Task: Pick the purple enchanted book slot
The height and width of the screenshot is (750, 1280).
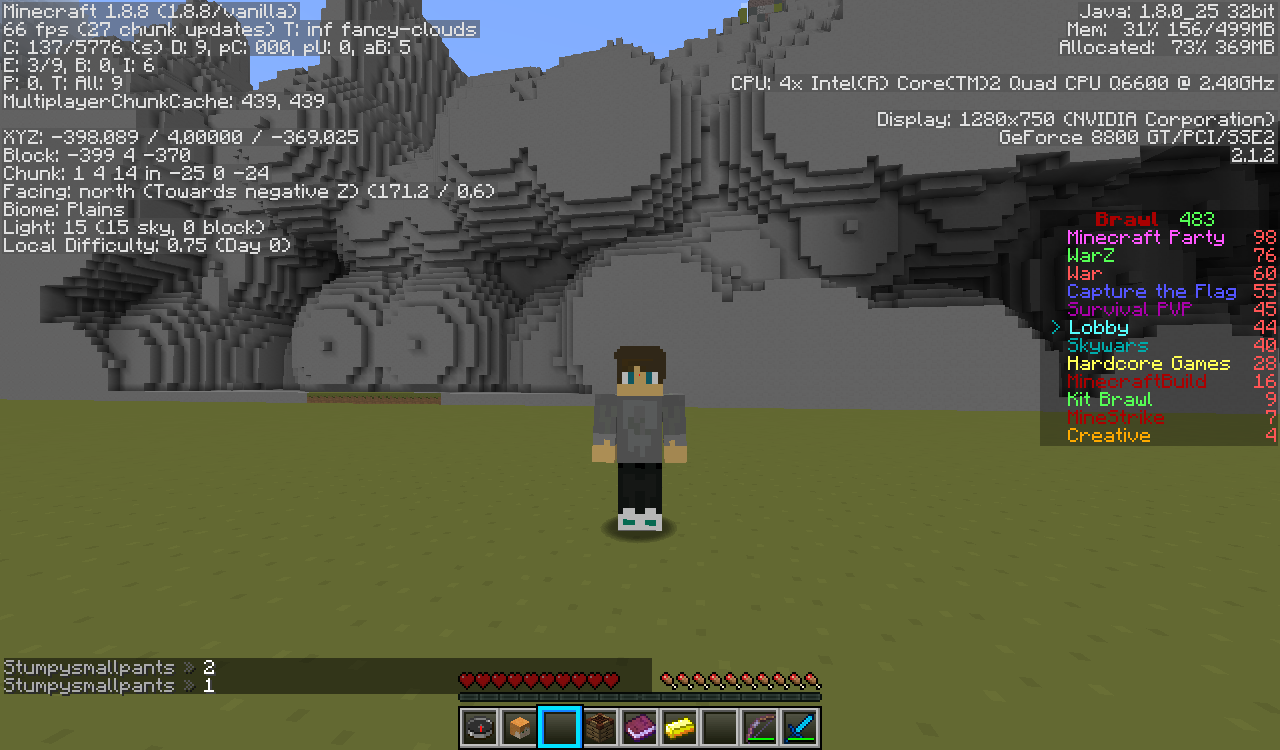Action: tap(639, 727)
